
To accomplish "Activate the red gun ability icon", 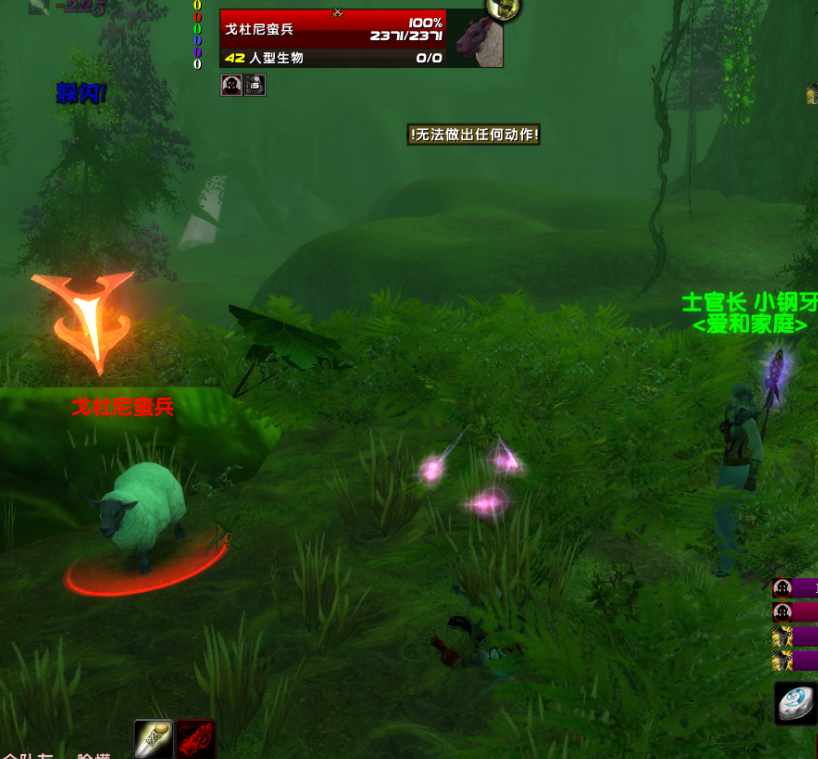I will coord(195,740).
